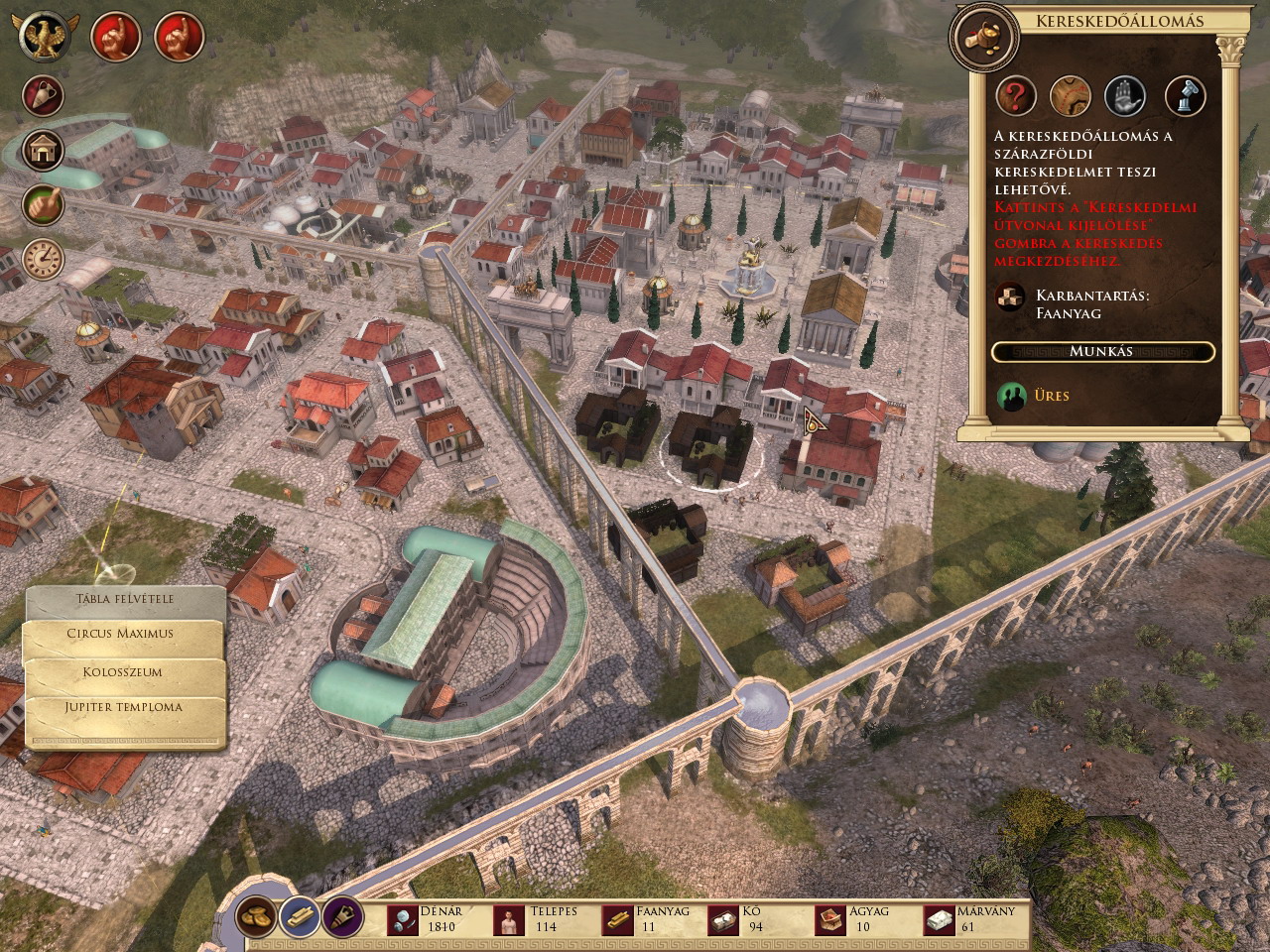Click the clock game-speed icon

coord(43,259)
